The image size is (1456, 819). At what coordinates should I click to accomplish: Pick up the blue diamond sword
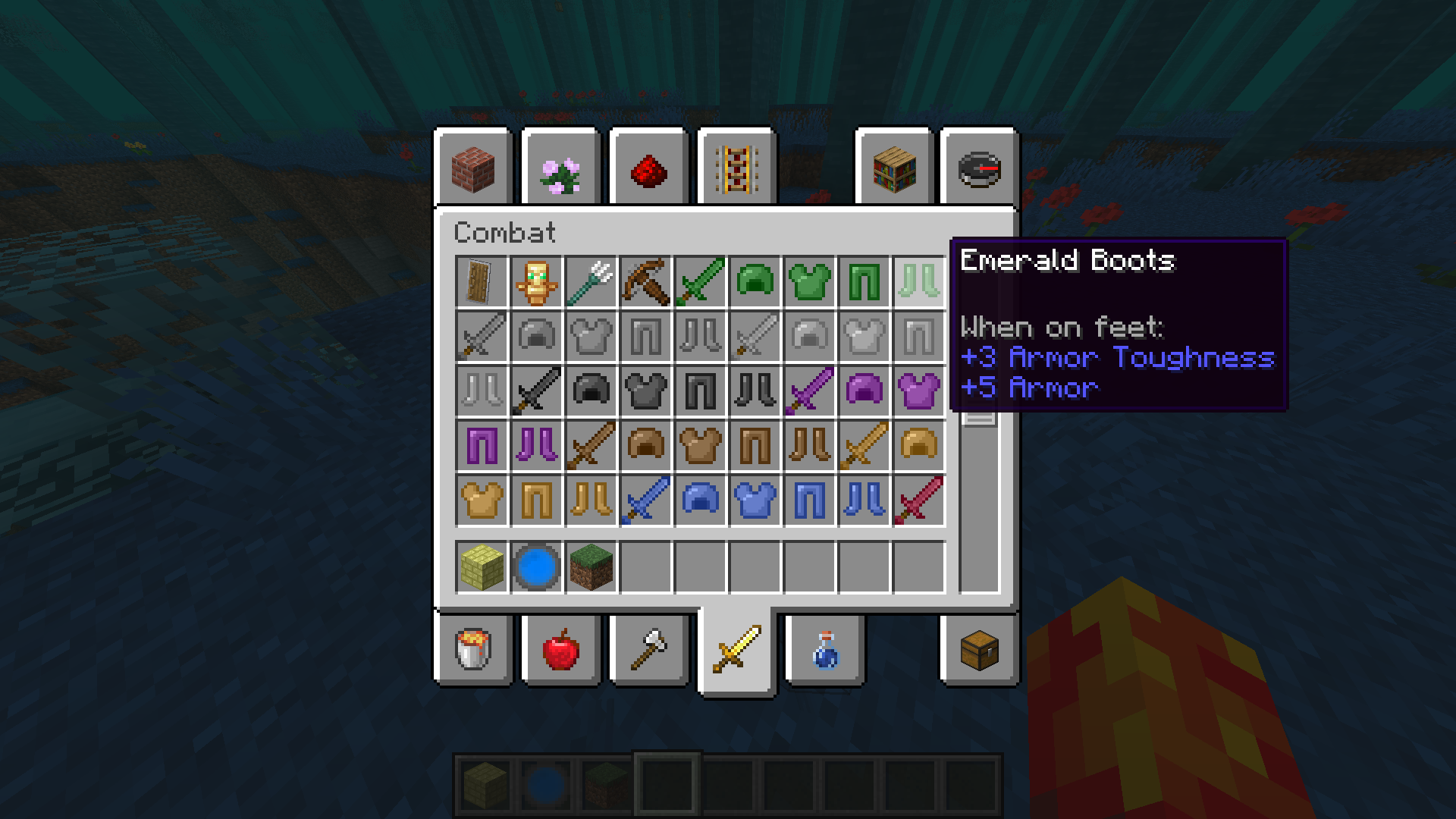pyautogui.click(x=646, y=500)
